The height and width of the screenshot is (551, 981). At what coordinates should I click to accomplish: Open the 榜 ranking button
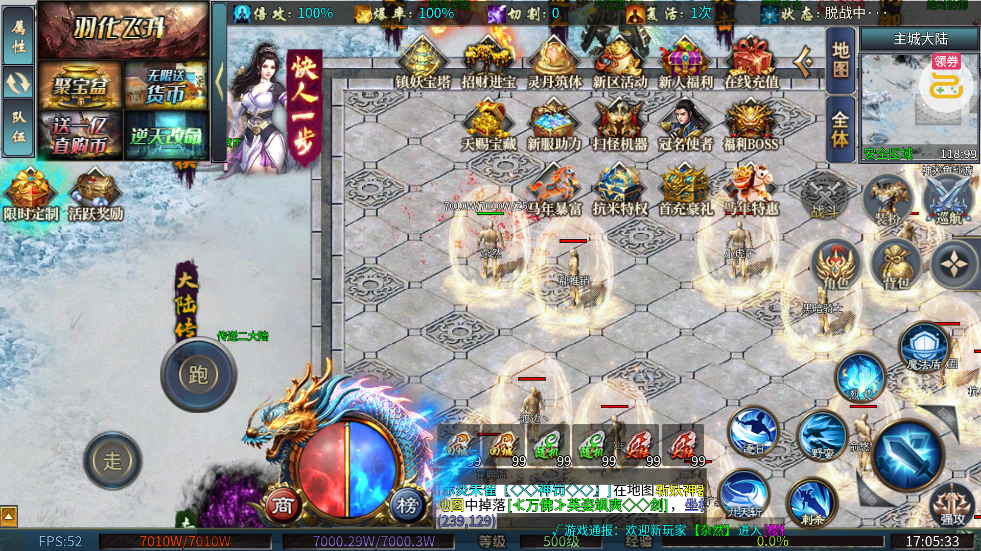[406, 503]
